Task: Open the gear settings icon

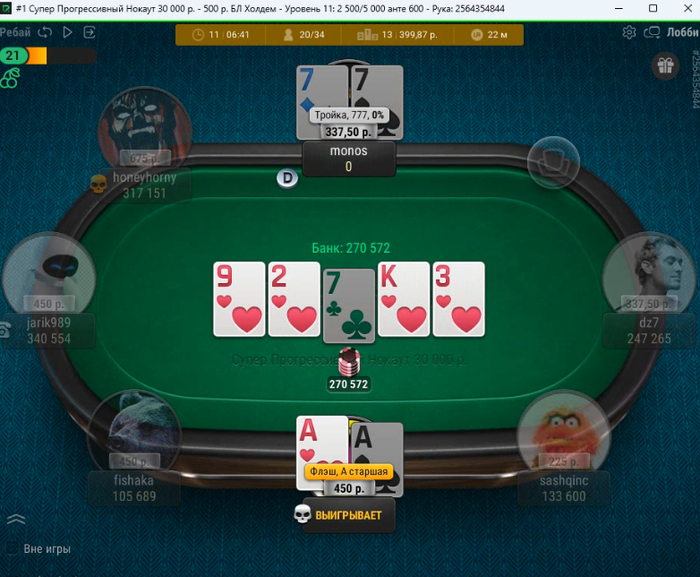Action: [x=629, y=32]
